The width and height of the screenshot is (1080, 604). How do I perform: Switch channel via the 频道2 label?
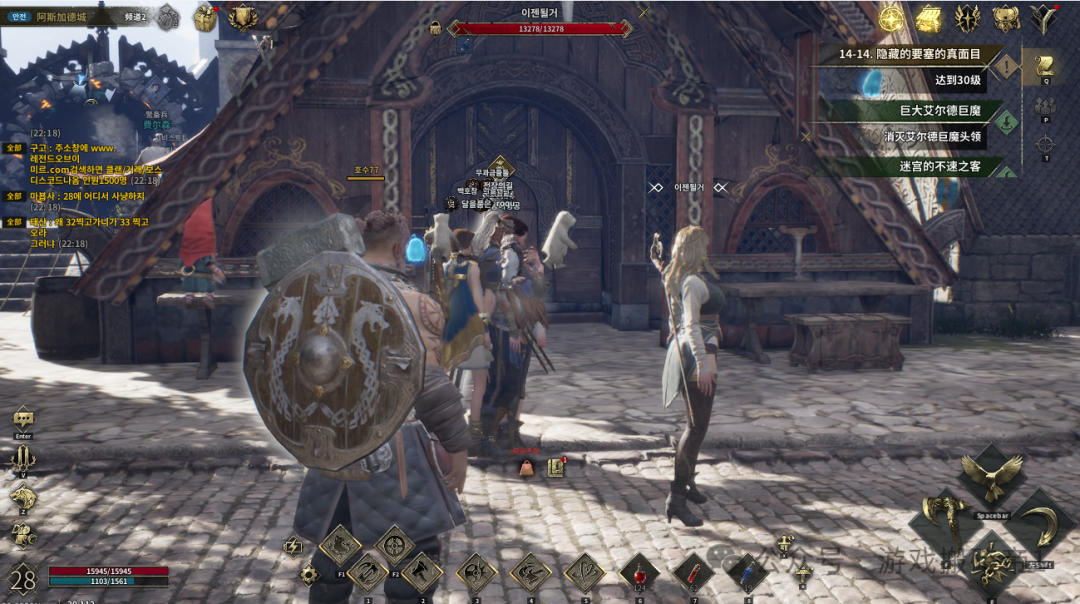[x=136, y=17]
